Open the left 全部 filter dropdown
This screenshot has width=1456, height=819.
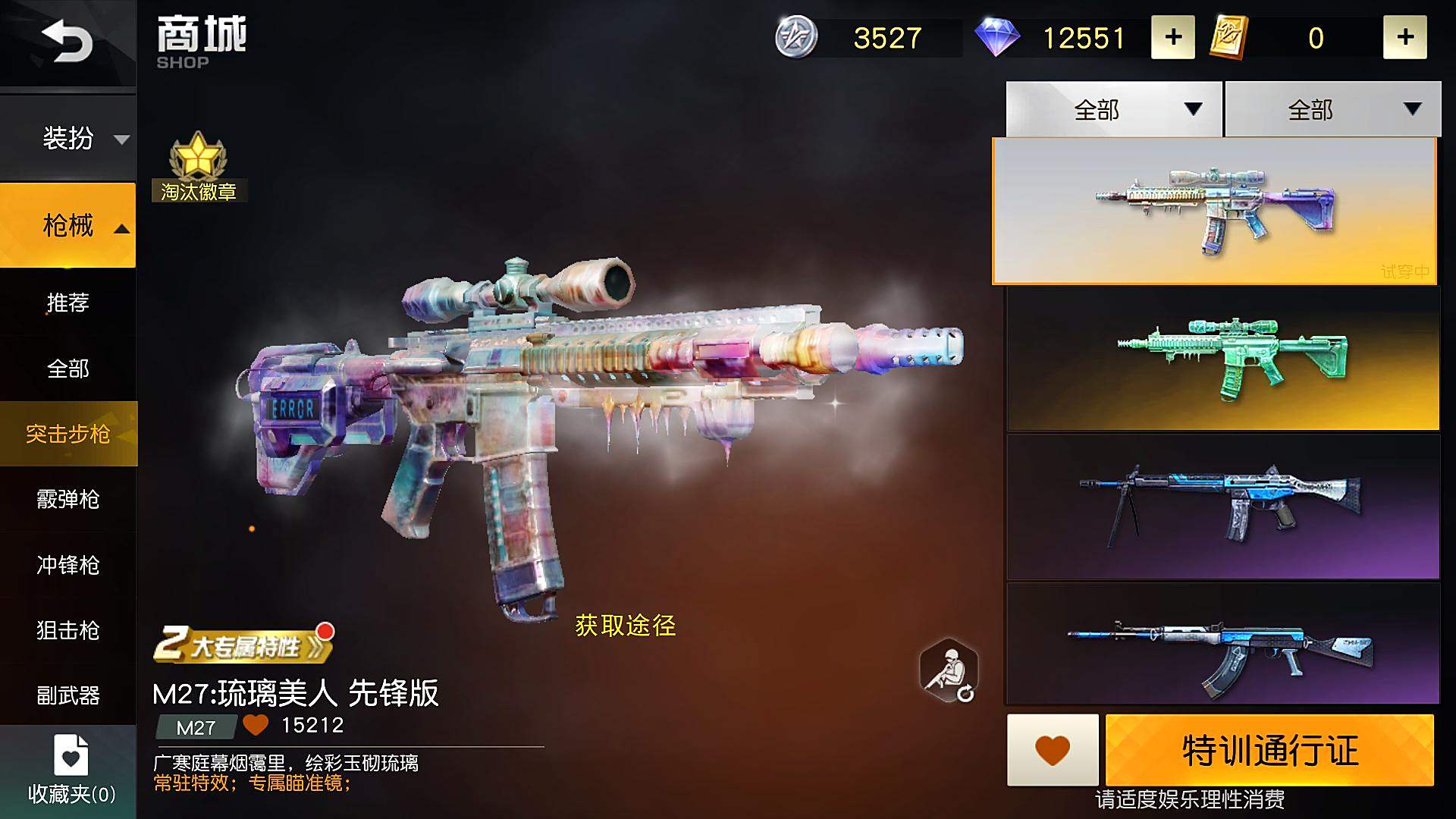coord(1112,108)
